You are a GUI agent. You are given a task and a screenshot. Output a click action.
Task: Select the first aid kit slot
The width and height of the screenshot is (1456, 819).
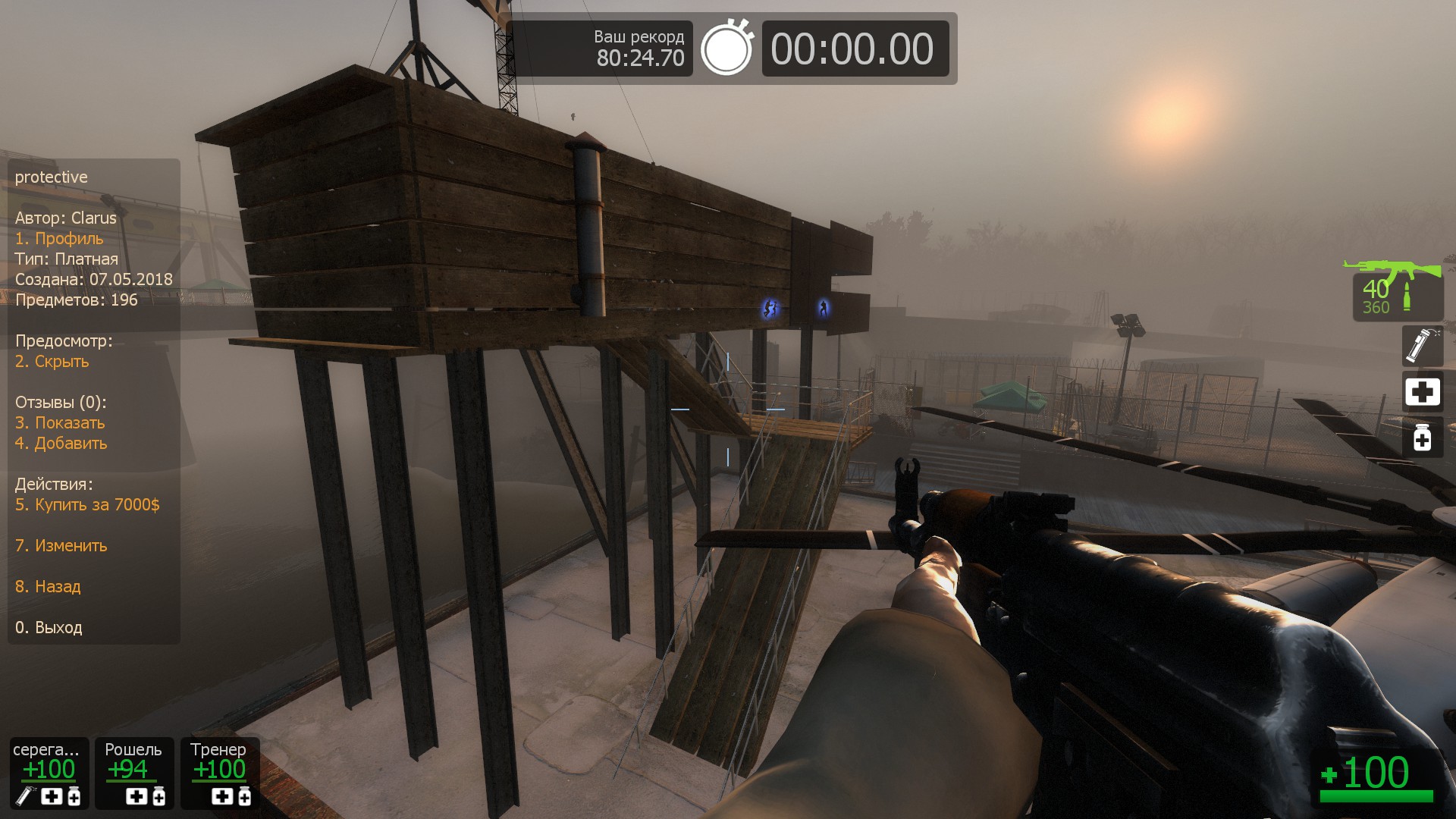pos(1422,392)
